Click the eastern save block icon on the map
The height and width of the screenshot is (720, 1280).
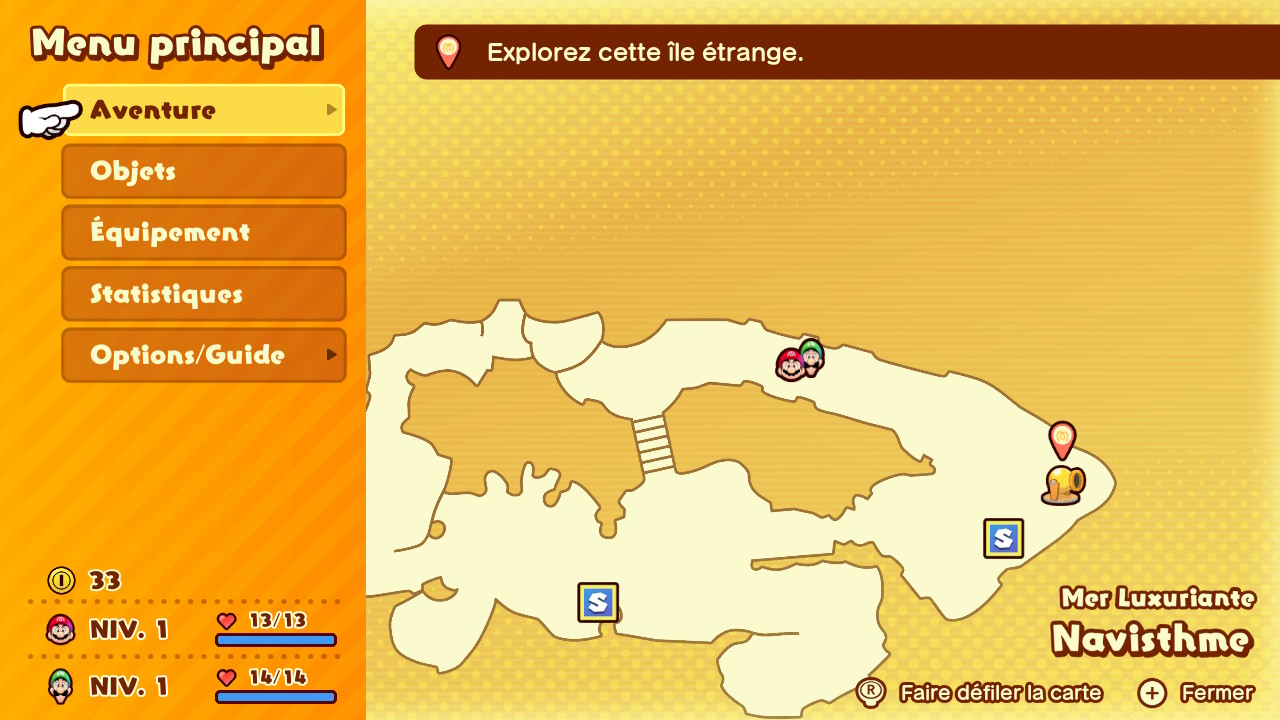click(x=1003, y=538)
